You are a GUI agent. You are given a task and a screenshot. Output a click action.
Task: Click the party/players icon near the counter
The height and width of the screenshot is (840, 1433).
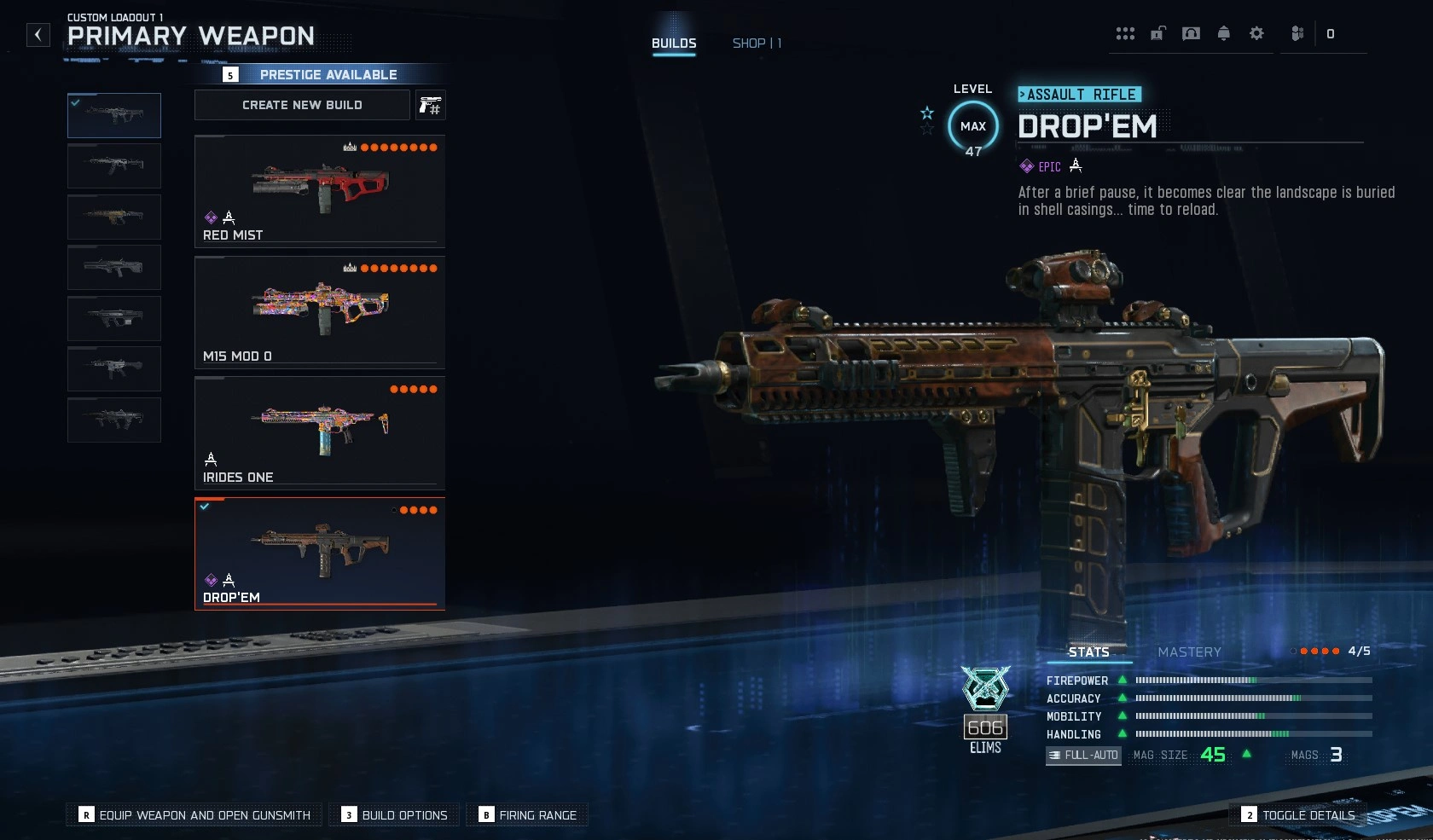1297,33
